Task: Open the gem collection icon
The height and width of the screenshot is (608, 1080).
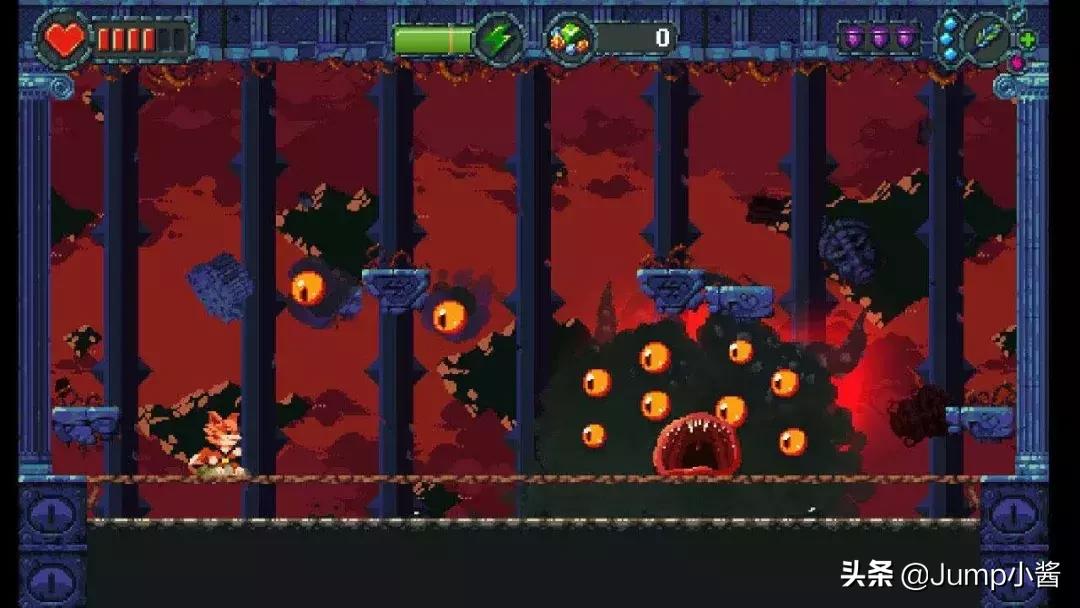Action: (x=571, y=39)
